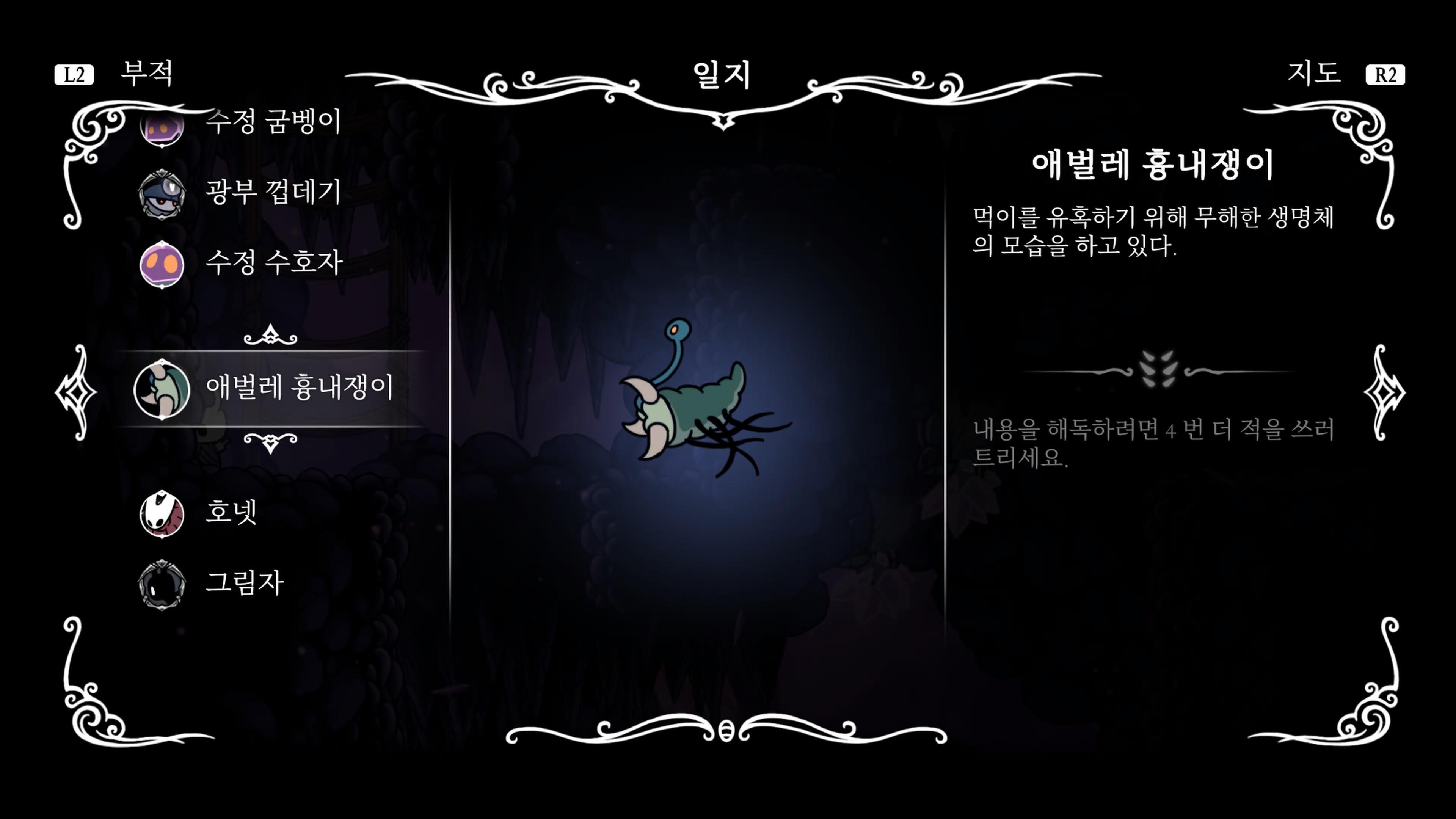Go to previous pane with left diamond arrow
1456x819 pixels.
click(77, 392)
